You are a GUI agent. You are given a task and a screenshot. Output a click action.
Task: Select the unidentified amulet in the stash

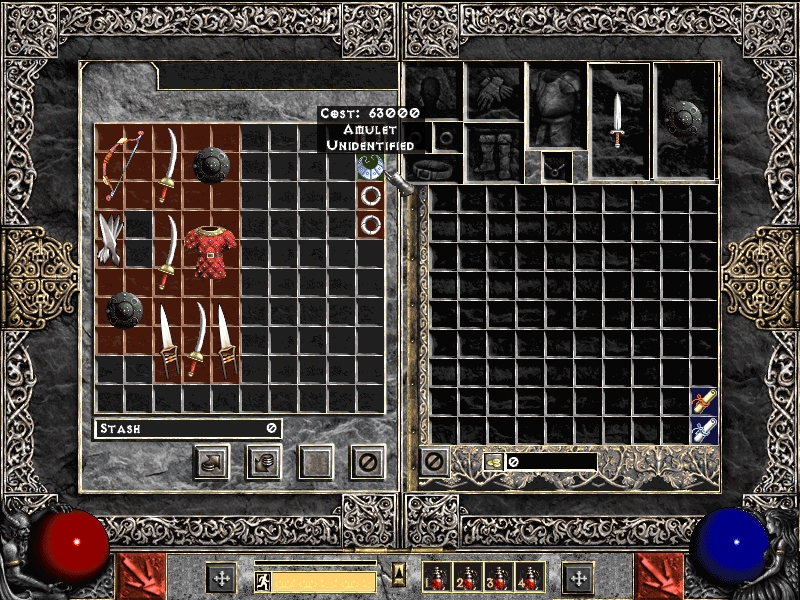pyautogui.click(x=370, y=166)
